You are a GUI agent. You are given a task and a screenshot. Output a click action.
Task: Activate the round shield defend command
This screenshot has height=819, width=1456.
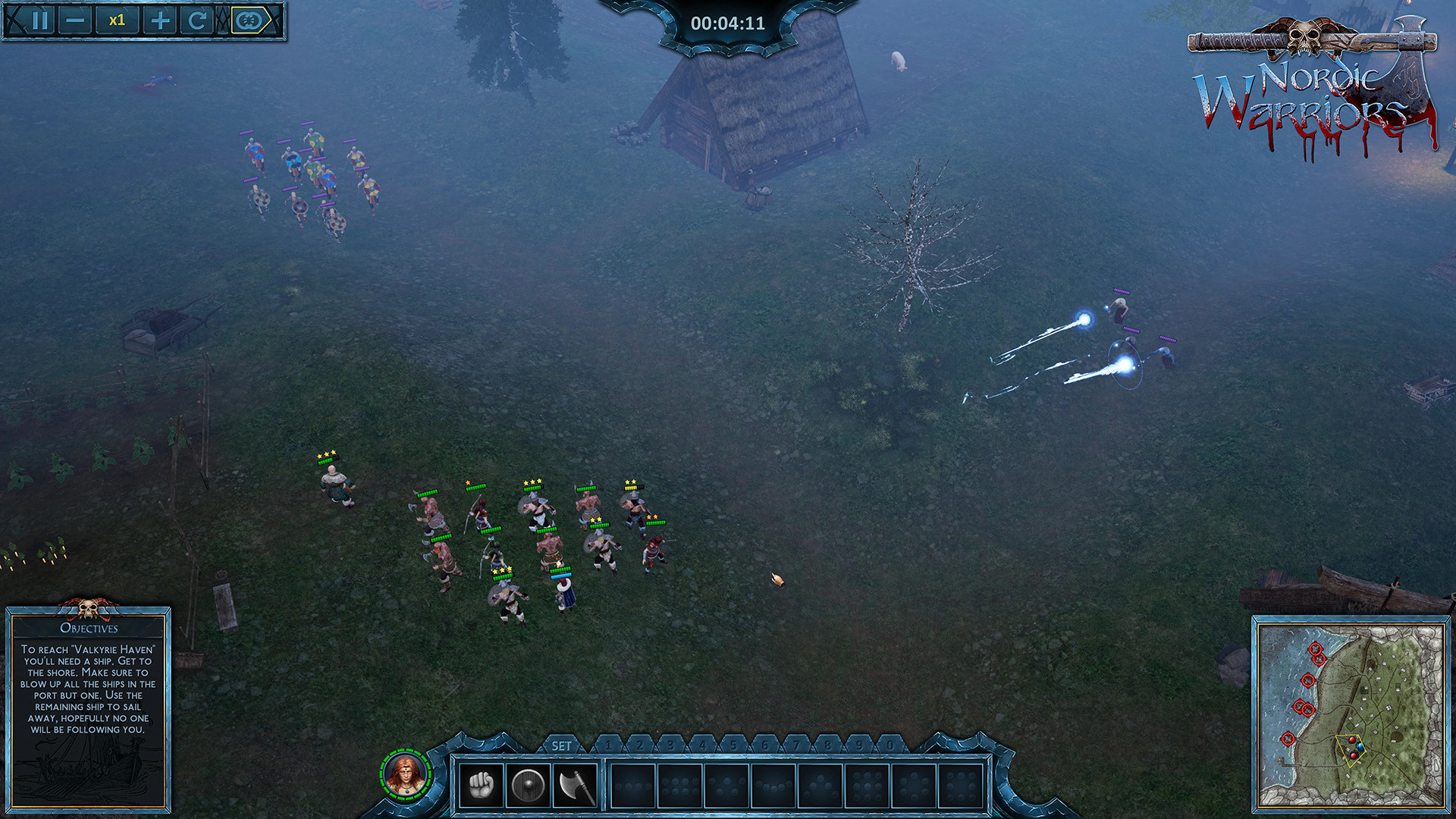click(x=528, y=785)
